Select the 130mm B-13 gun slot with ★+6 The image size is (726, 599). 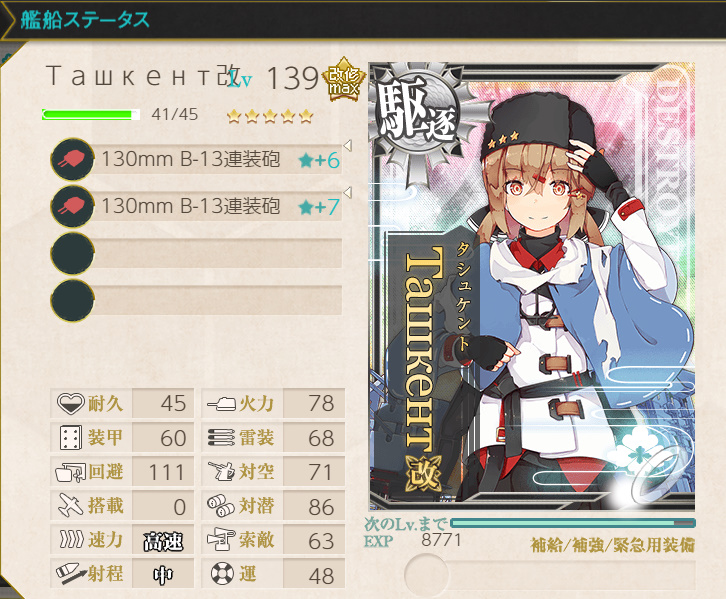click(x=198, y=160)
